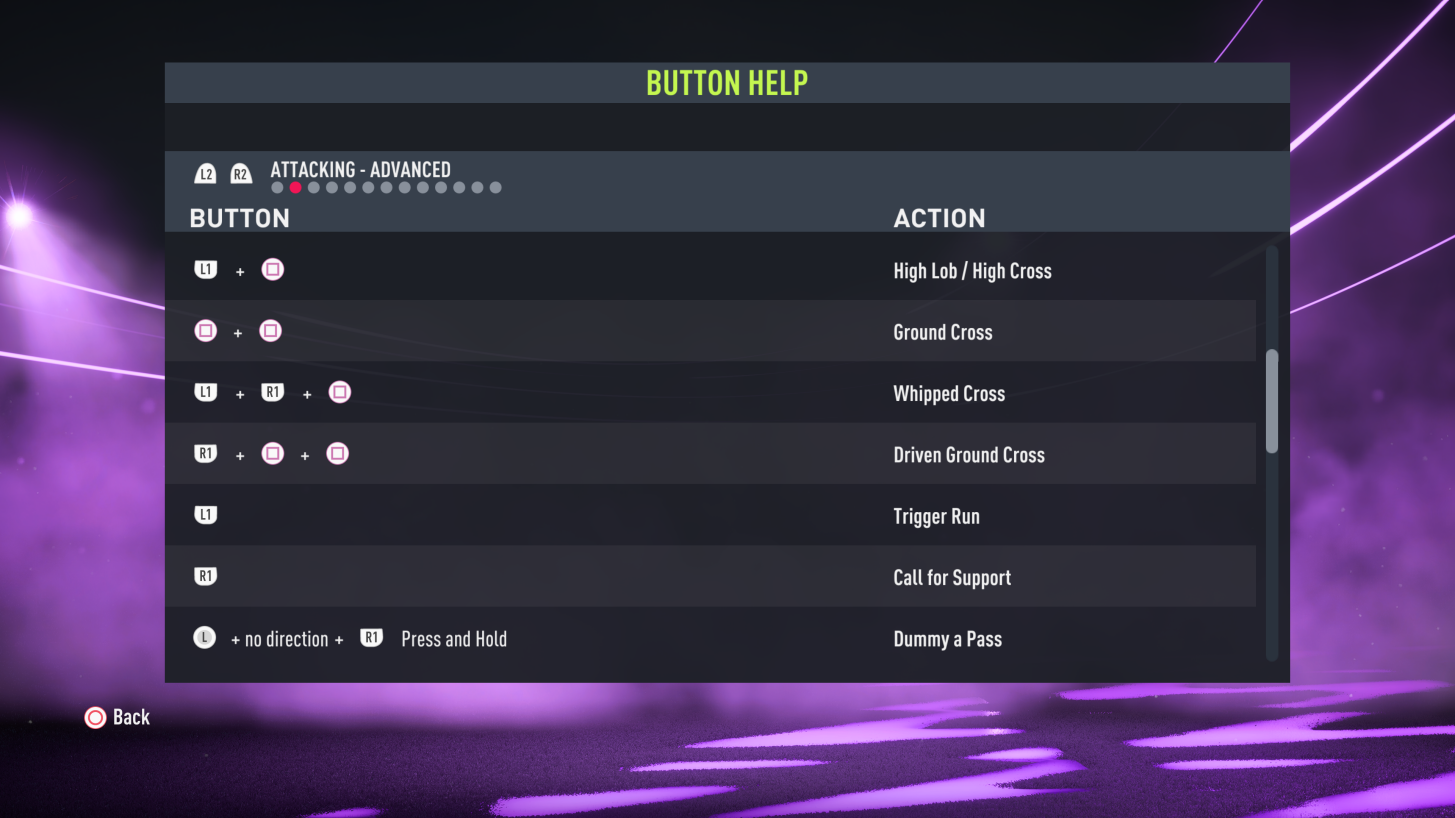Click the L2 shoulder button icon

point(205,172)
